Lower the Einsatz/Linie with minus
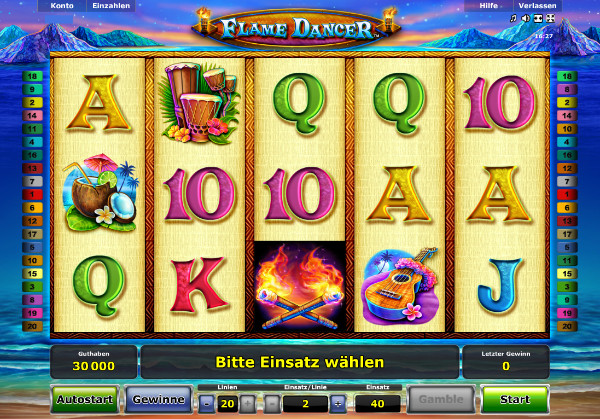600x419 pixels. pyautogui.click(x=271, y=403)
